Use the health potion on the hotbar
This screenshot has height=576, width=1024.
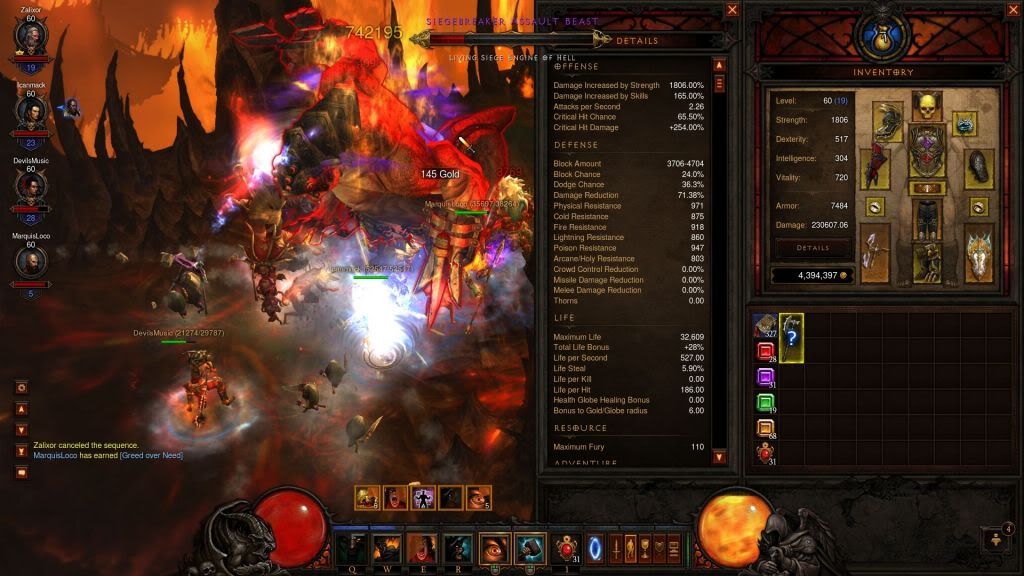(x=565, y=547)
